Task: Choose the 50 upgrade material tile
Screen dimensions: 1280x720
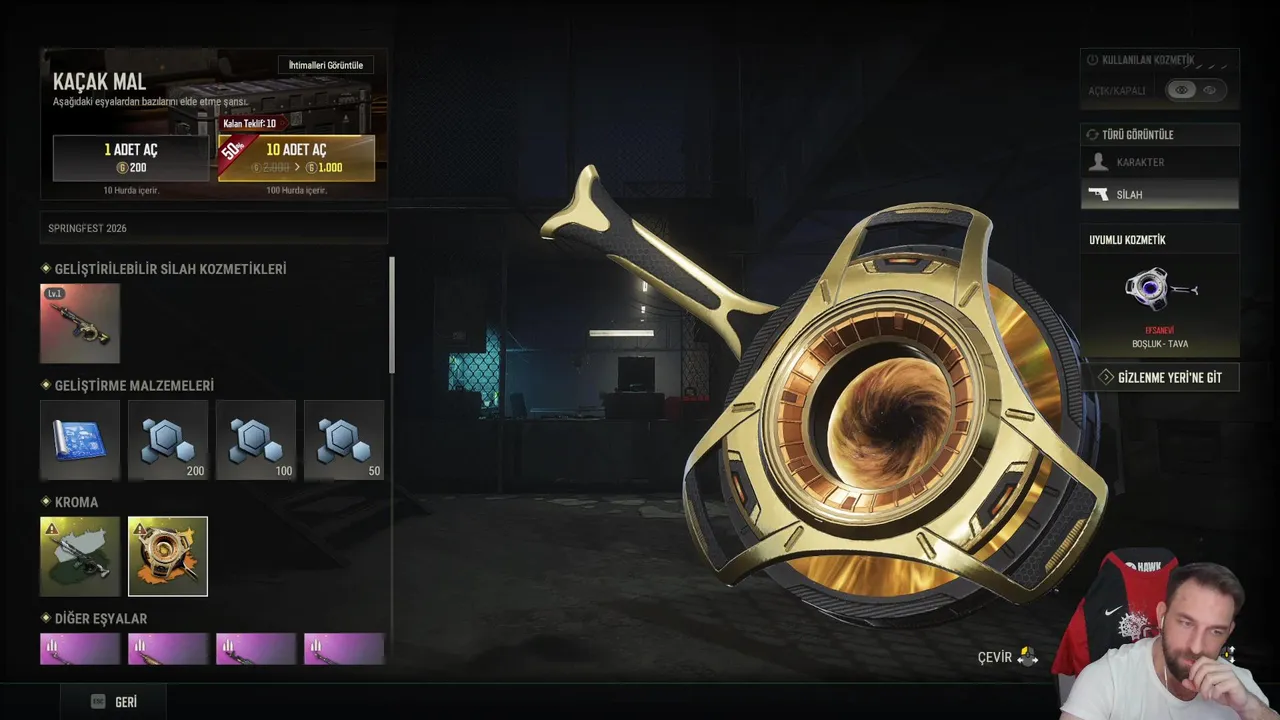Action: (344, 440)
